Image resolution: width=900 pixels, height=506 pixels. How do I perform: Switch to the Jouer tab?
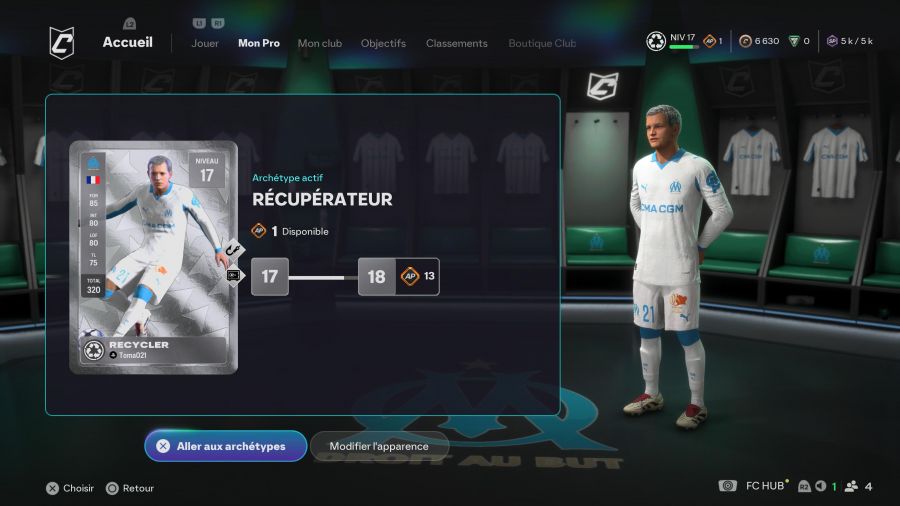[x=205, y=43]
